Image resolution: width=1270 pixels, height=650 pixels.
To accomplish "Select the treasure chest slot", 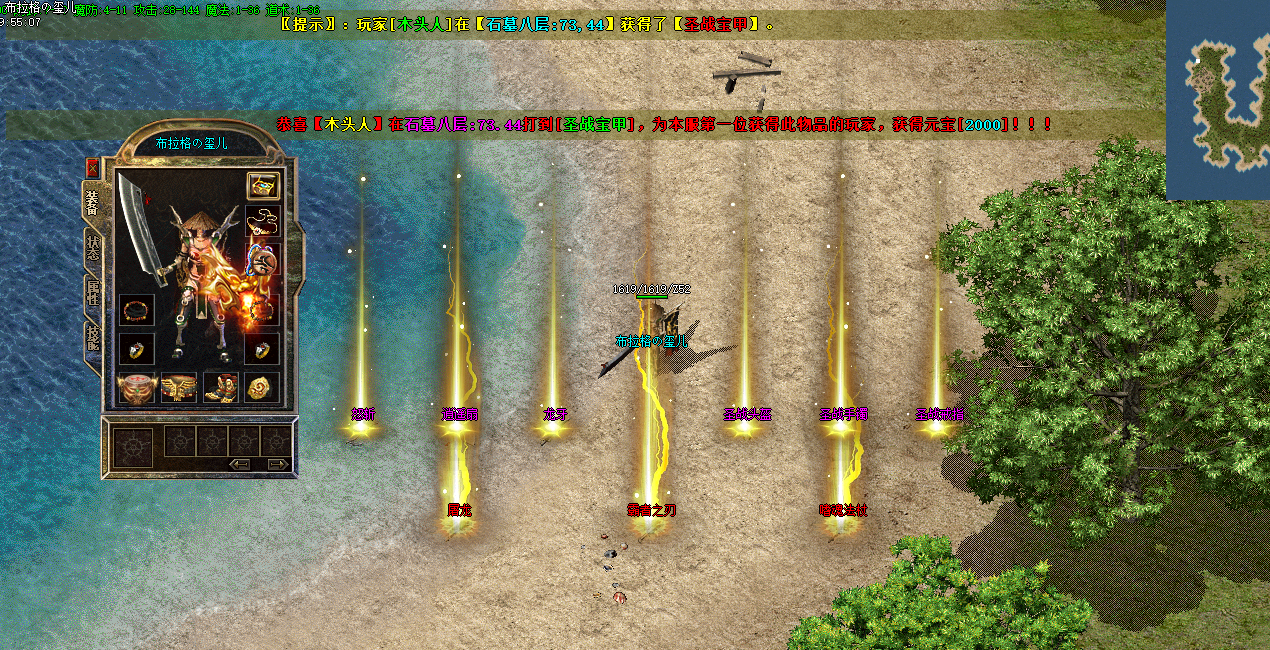I will pyautogui.click(x=263, y=186).
